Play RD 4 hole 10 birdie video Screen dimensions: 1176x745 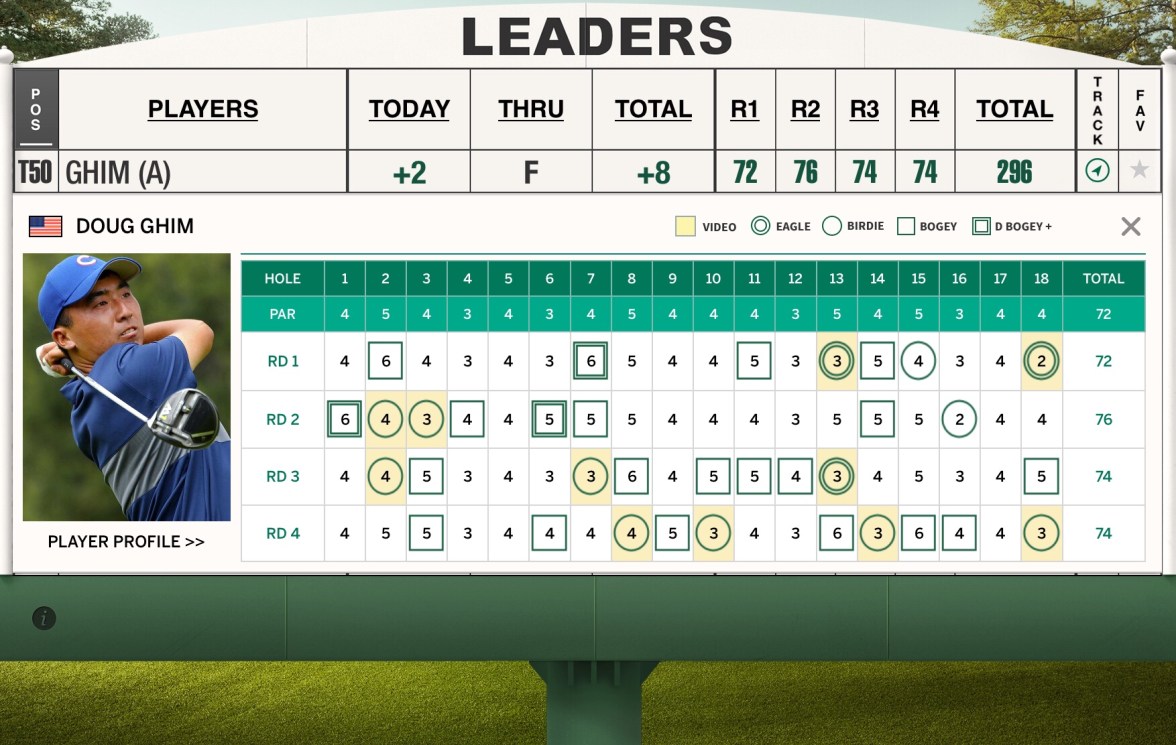pos(713,533)
